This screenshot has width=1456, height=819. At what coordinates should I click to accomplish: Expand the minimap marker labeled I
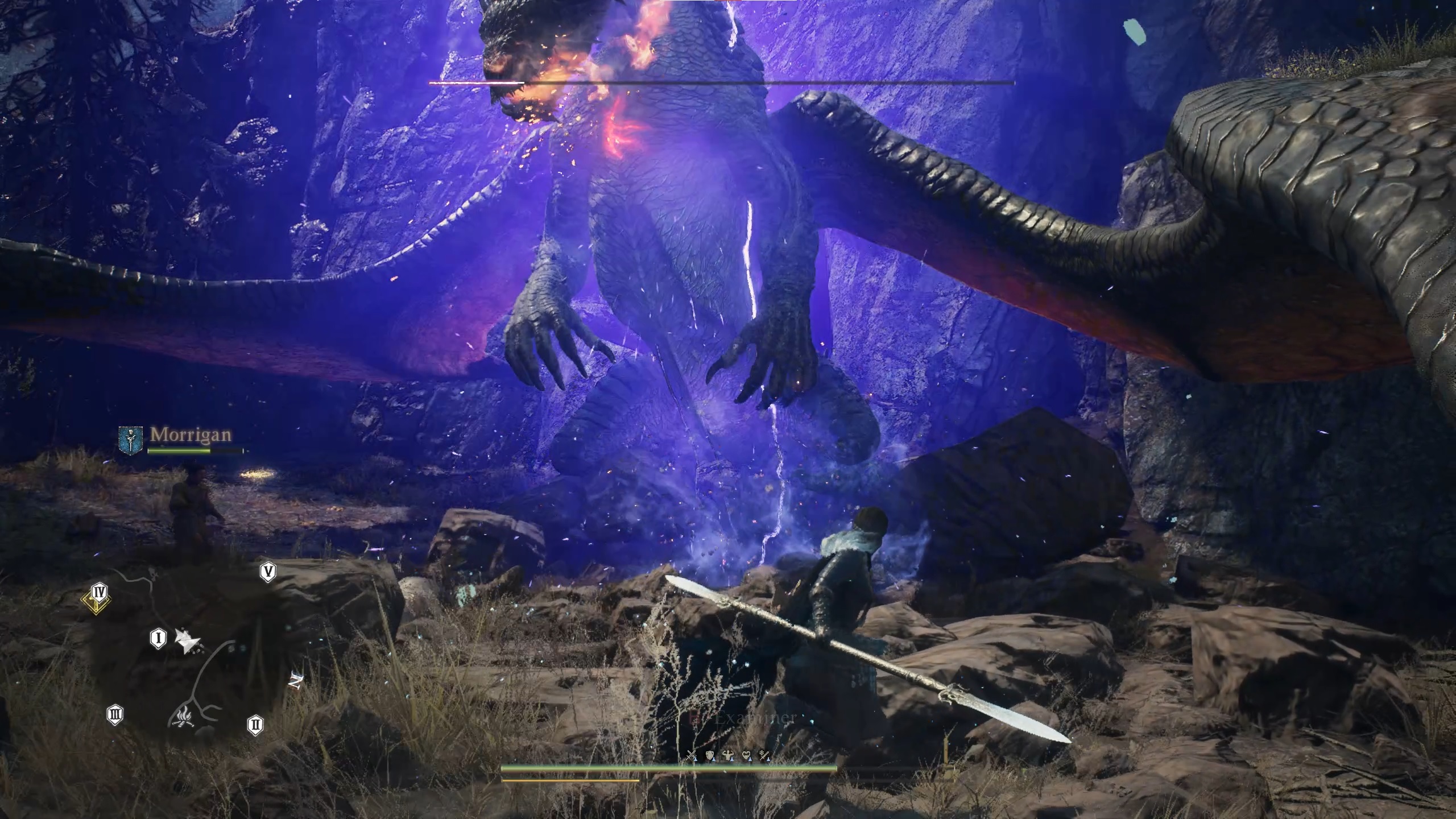coord(159,639)
